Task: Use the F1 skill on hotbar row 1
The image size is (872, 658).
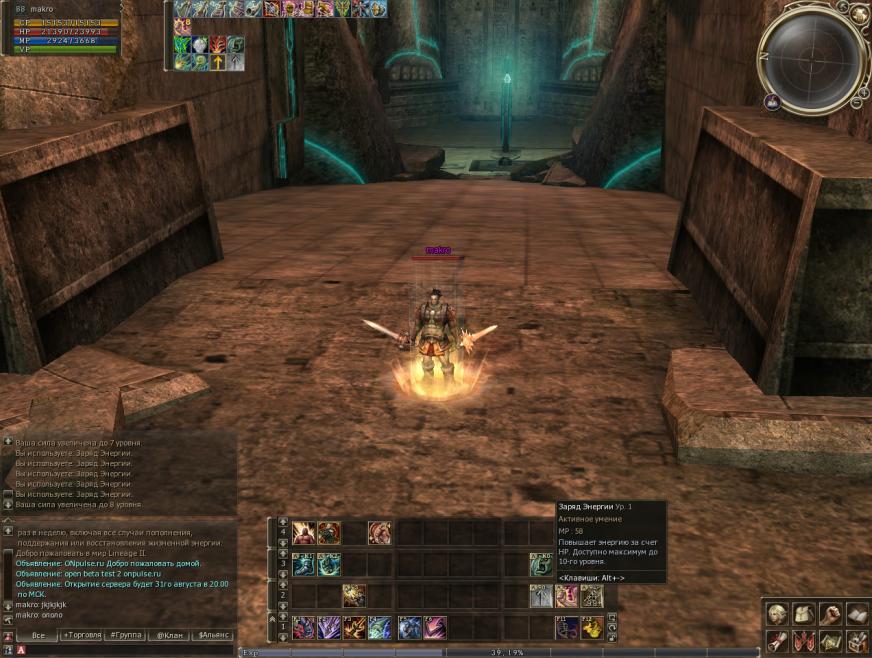Action: point(304,628)
